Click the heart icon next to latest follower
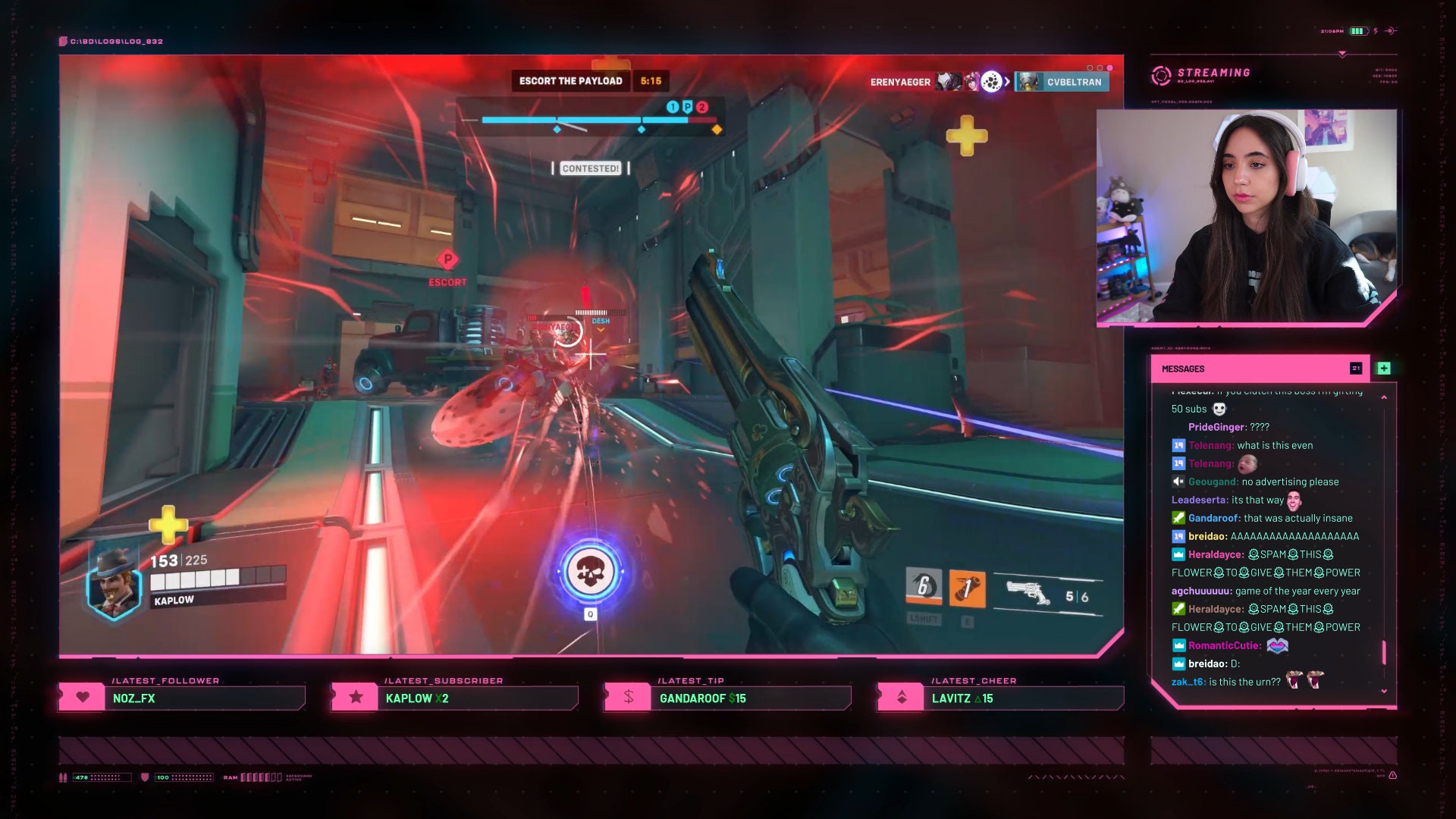Image resolution: width=1456 pixels, height=819 pixels. pyautogui.click(x=83, y=697)
